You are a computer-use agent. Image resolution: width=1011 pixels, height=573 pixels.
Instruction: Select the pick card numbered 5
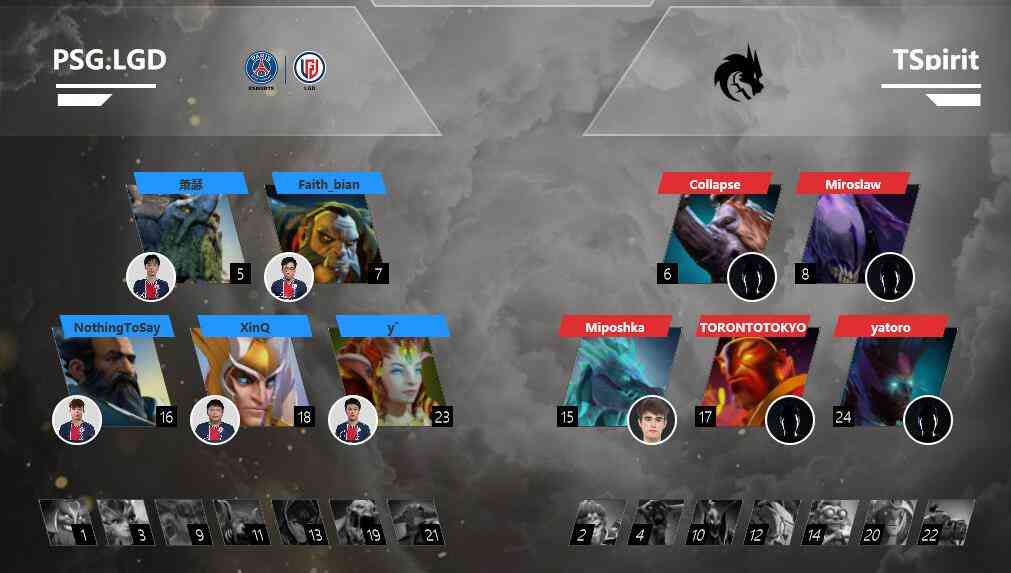click(190, 235)
